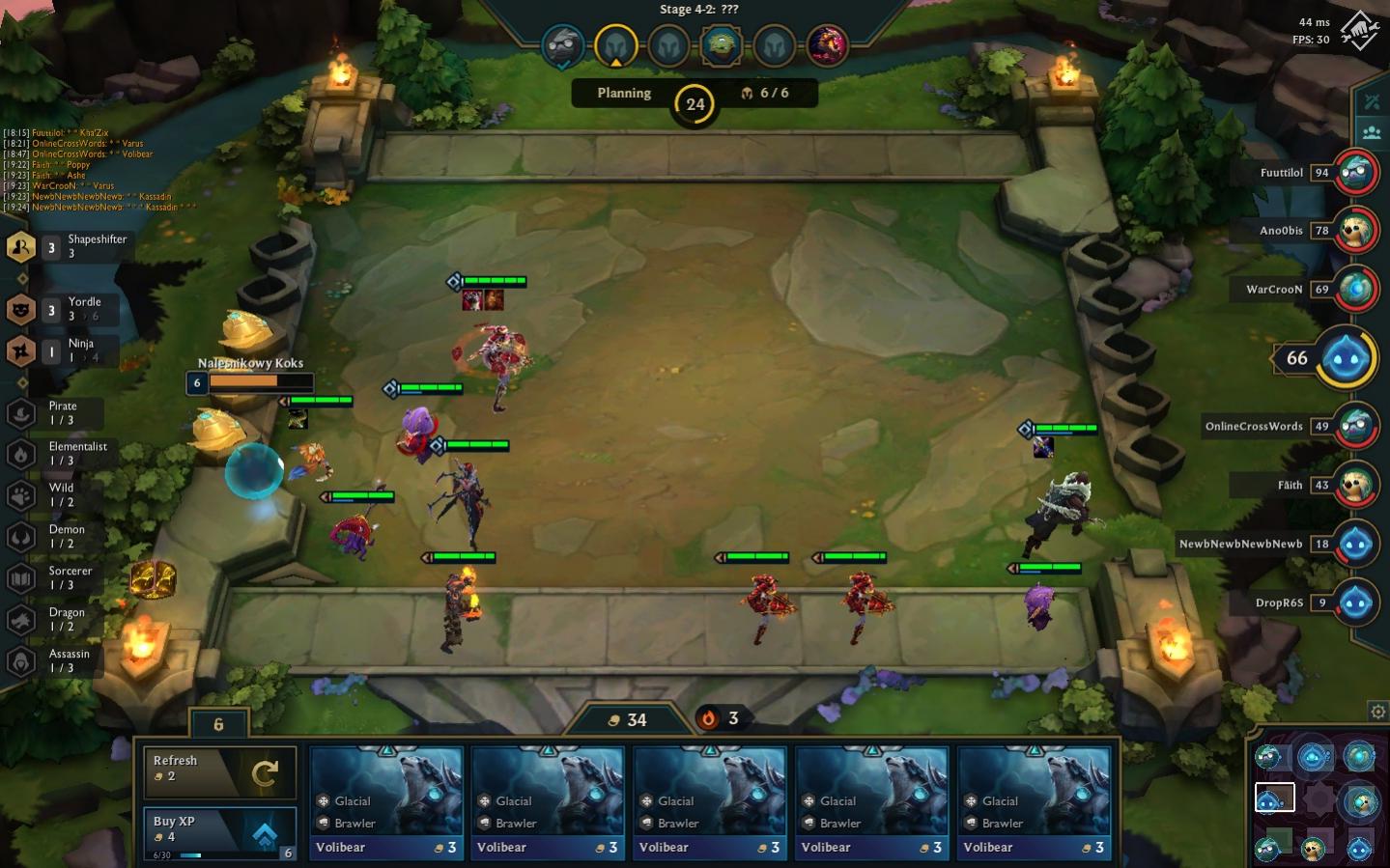Click the fist-and-wrench emblem in the corner
1390x868 pixels.
(1360, 31)
